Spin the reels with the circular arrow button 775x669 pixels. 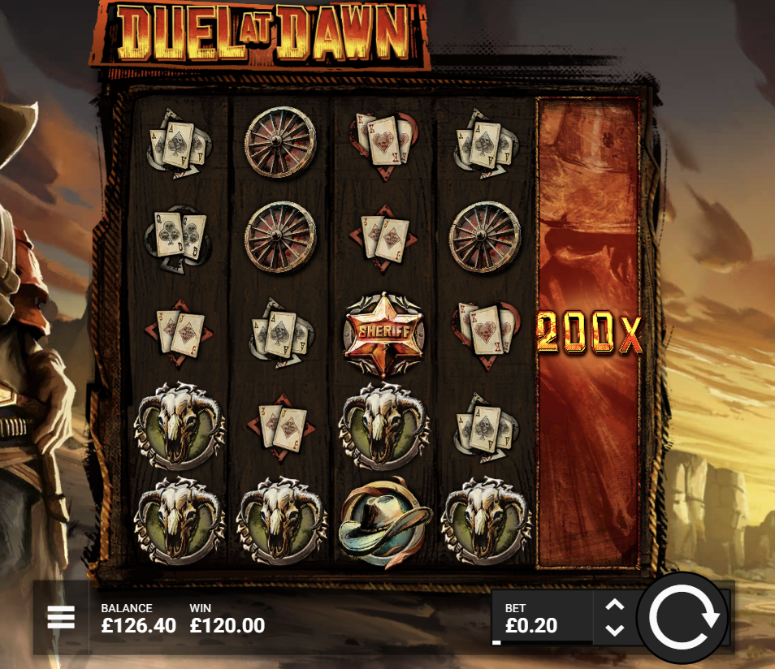[x=684, y=617]
